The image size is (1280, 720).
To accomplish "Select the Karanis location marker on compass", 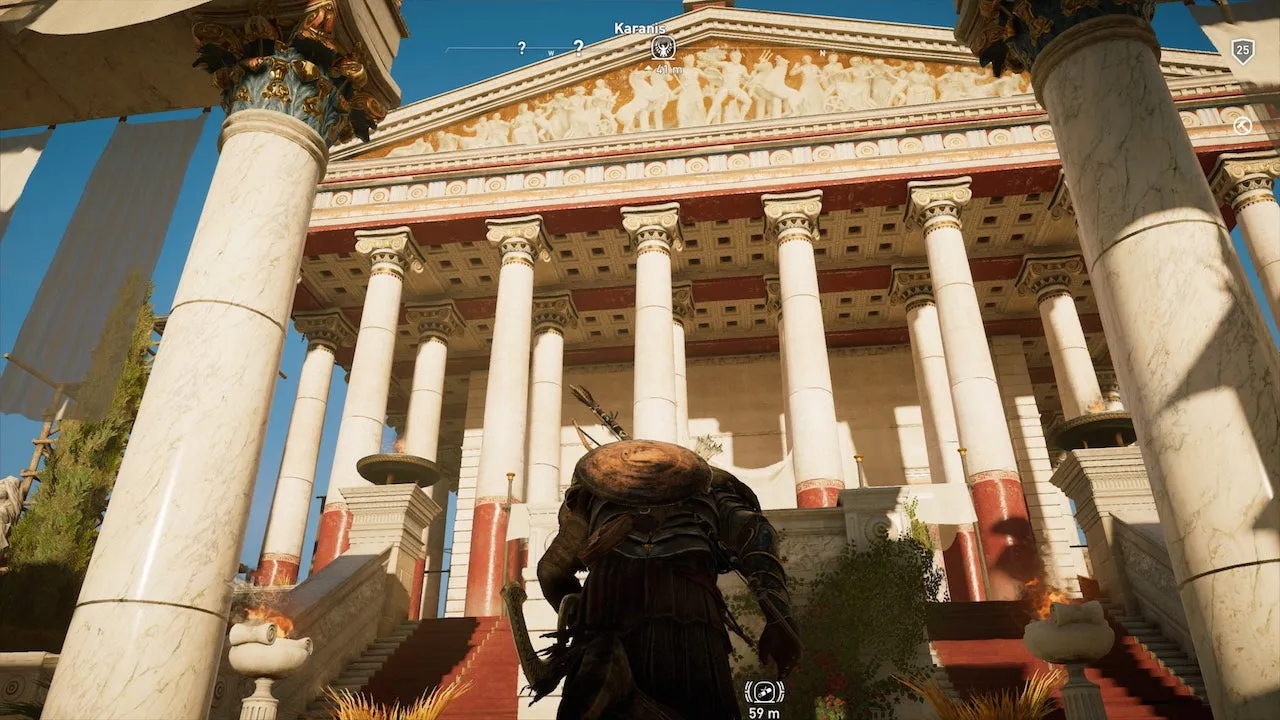I will coord(662,47).
